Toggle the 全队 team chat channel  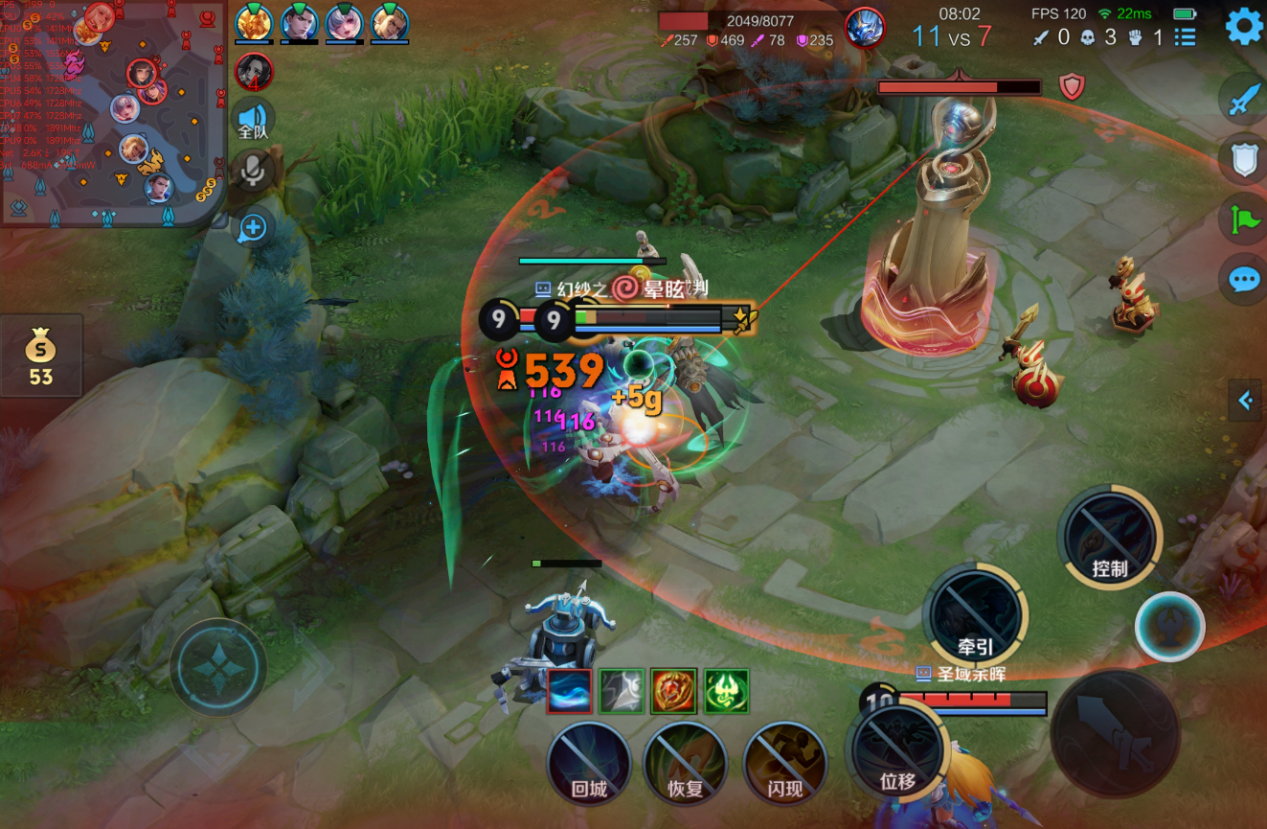[x=253, y=121]
